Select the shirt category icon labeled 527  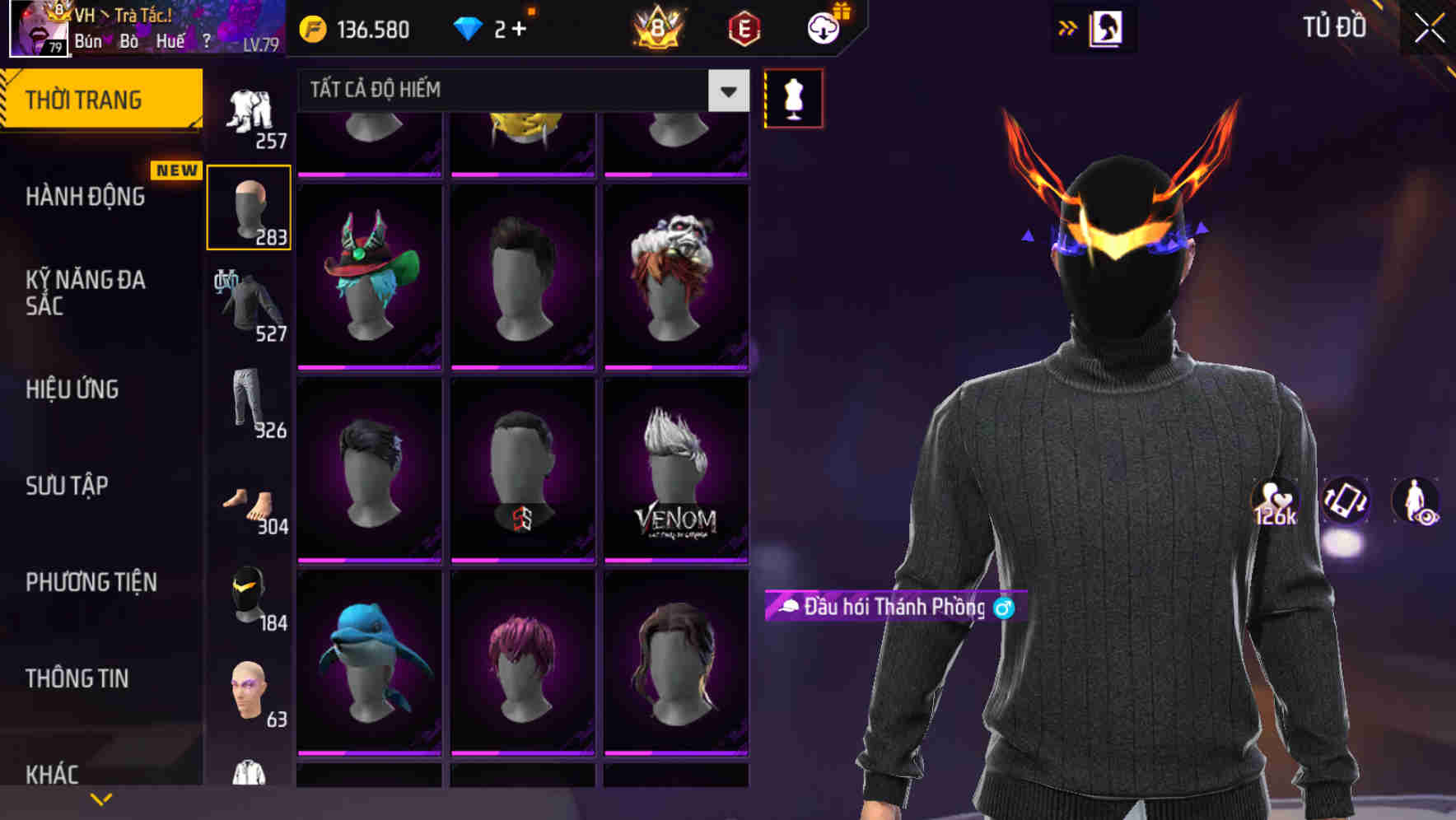[x=250, y=301]
